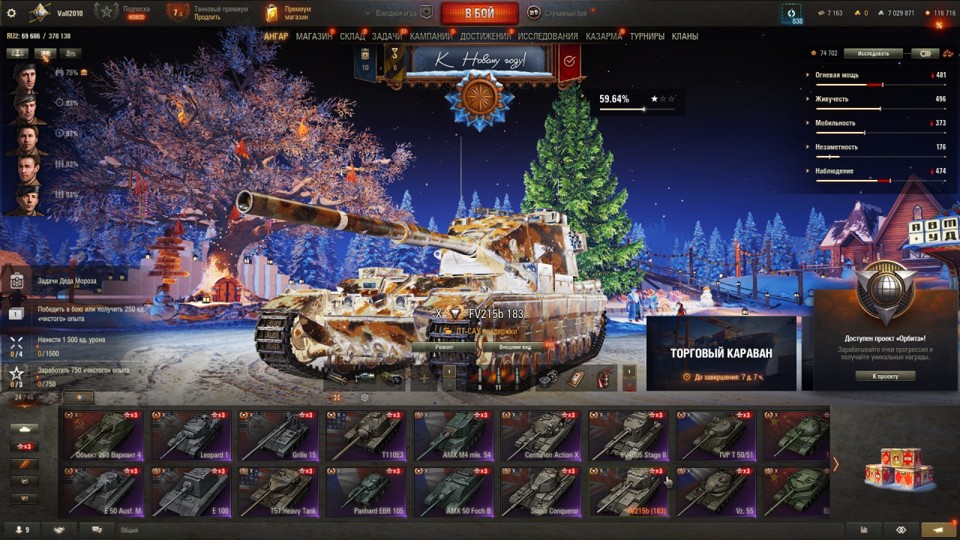Open the ИССЛЕДОВАНИЯ tab
Screen dimensions: 960x540
pyautogui.click(x=547, y=36)
